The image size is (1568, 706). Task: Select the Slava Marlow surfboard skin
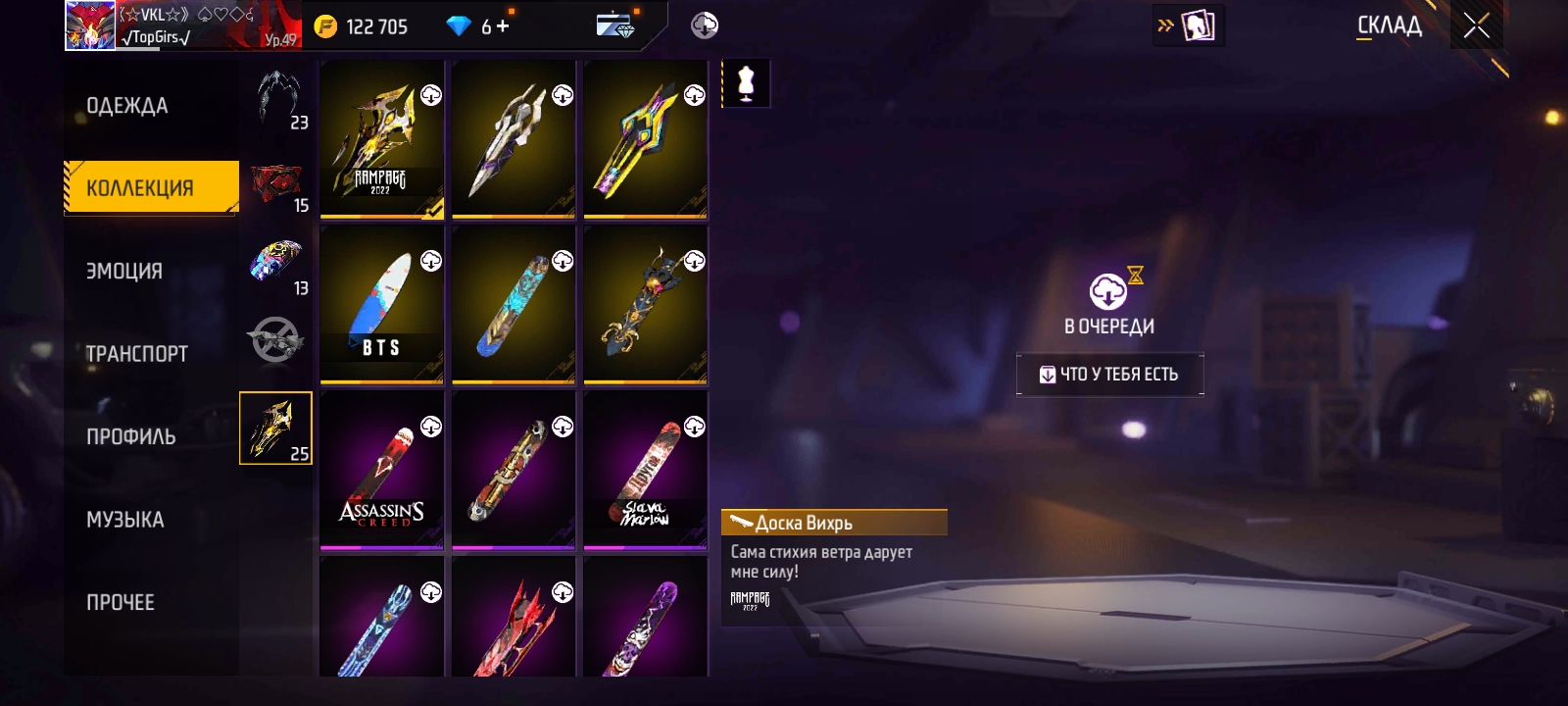coord(645,471)
